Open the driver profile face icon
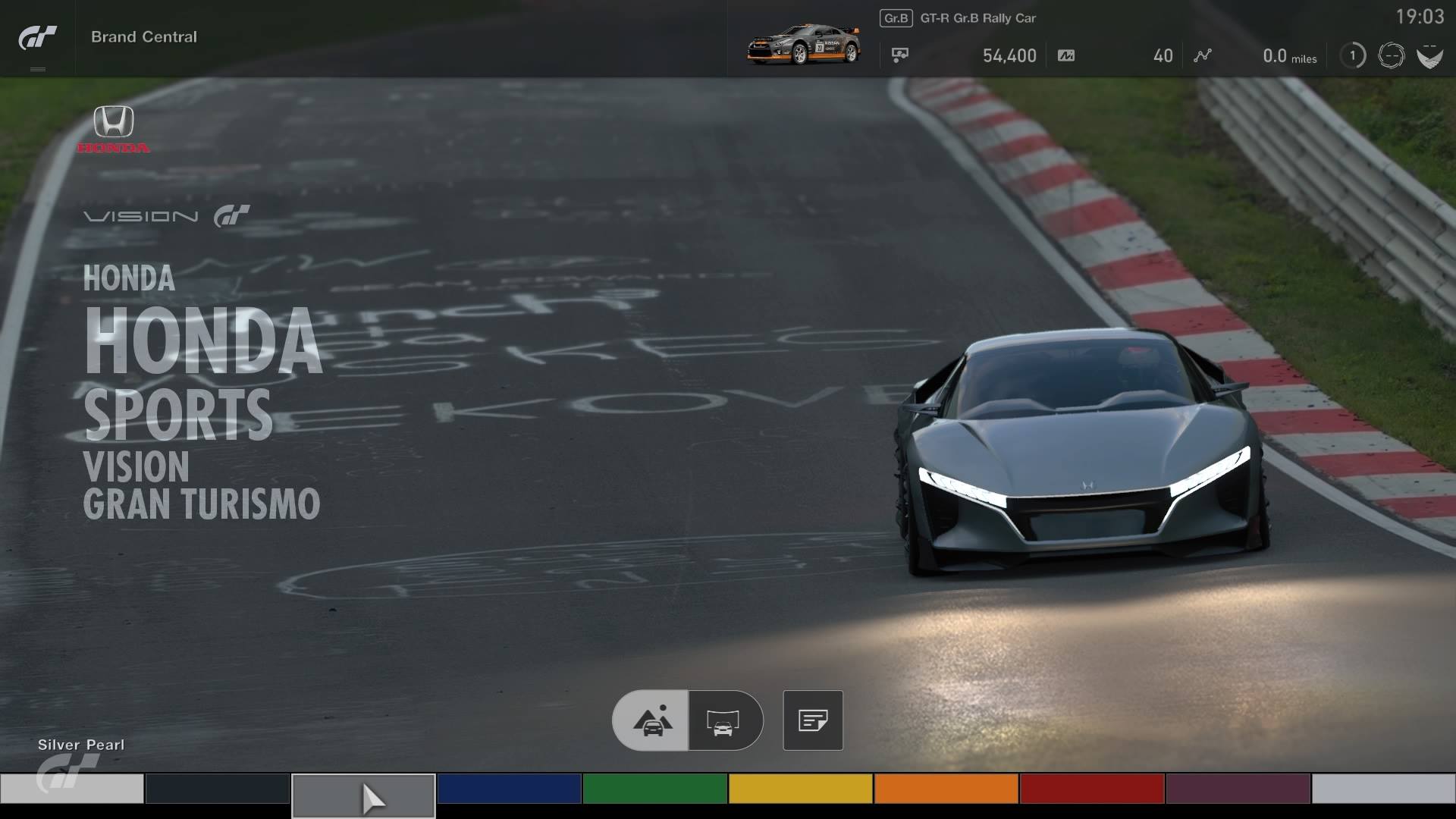The image size is (1456, 819). (1391, 55)
